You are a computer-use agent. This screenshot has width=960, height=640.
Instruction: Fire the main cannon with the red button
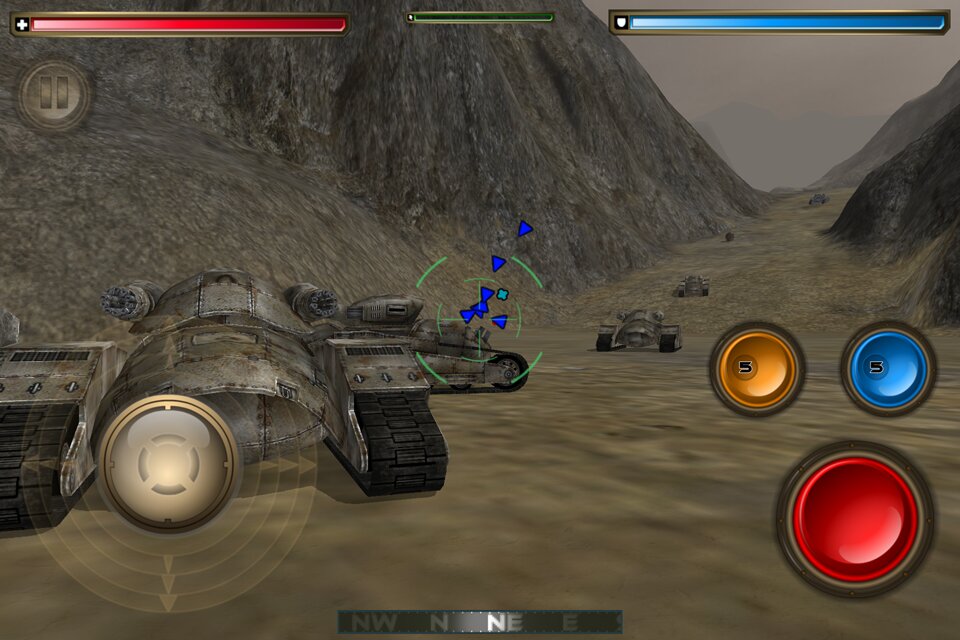tap(855, 519)
